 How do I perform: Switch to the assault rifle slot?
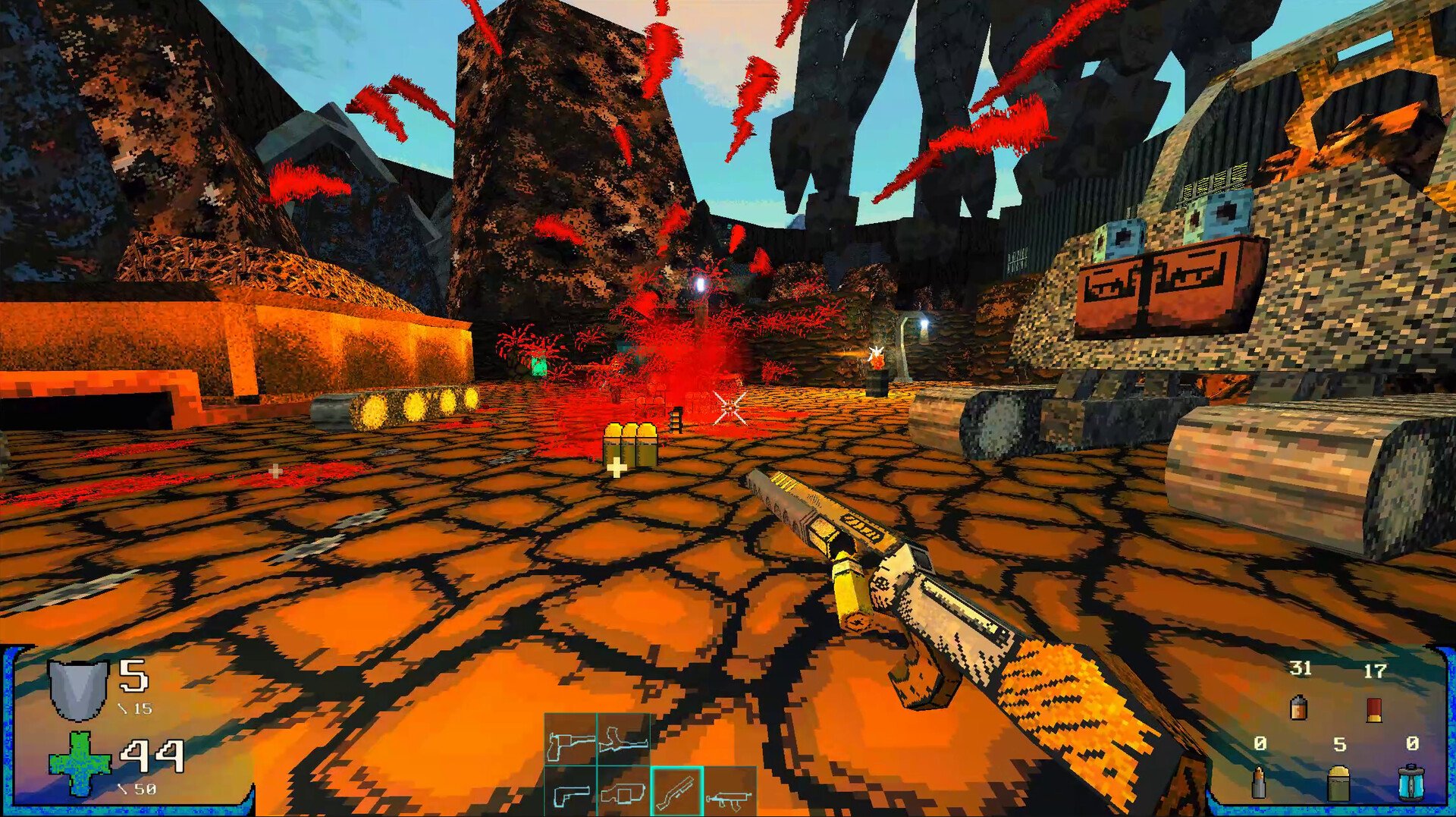point(730,793)
